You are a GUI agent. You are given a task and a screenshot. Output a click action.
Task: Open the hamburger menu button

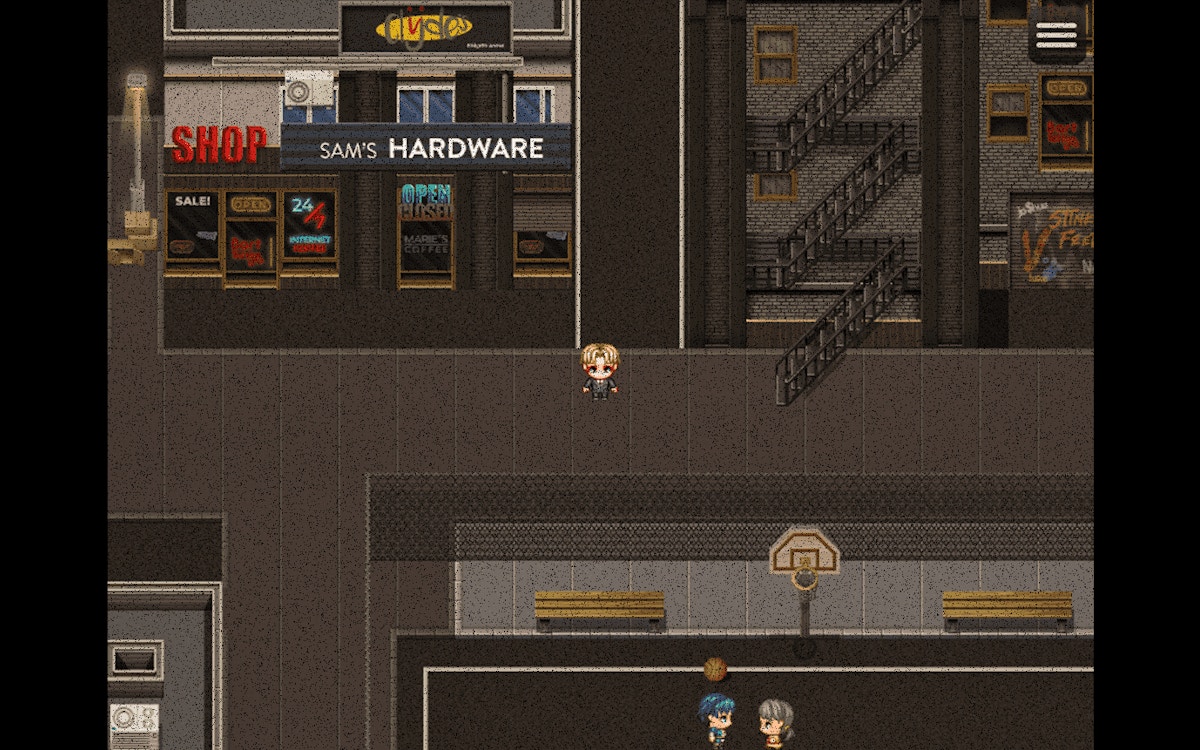(x=1056, y=36)
